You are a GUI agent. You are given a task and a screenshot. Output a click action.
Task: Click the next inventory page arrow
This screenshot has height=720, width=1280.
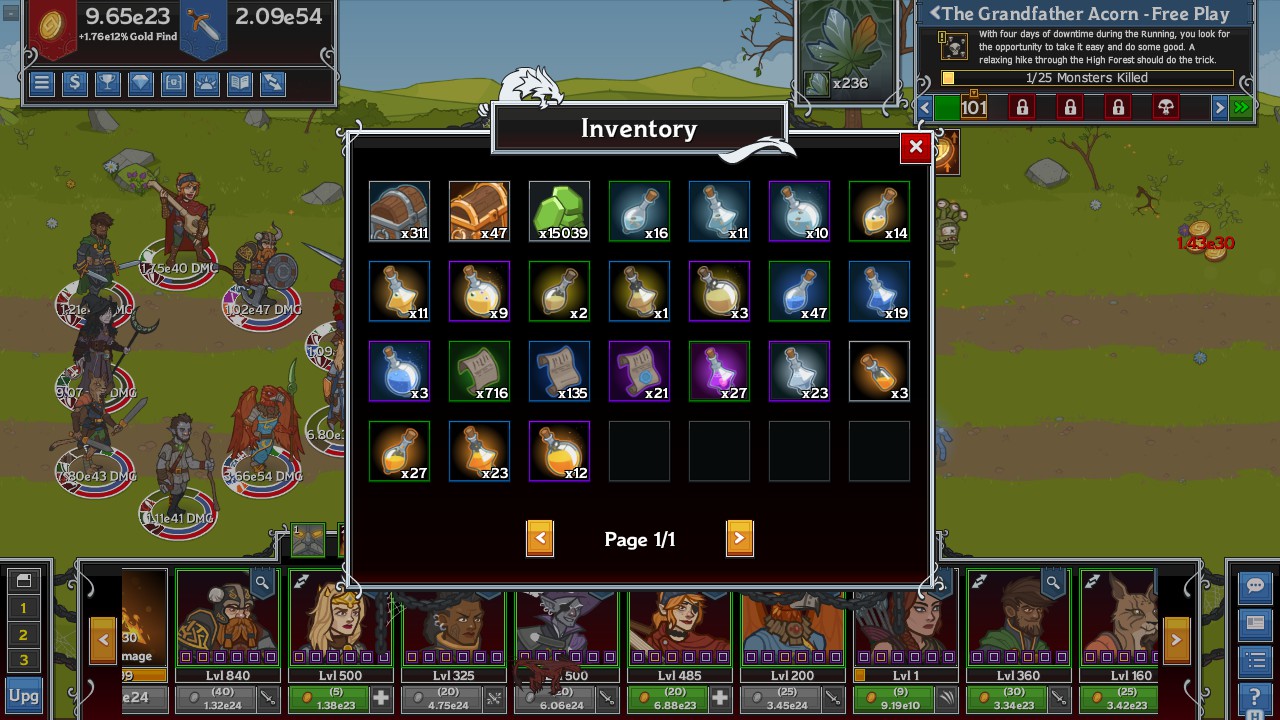coord(740,538)
